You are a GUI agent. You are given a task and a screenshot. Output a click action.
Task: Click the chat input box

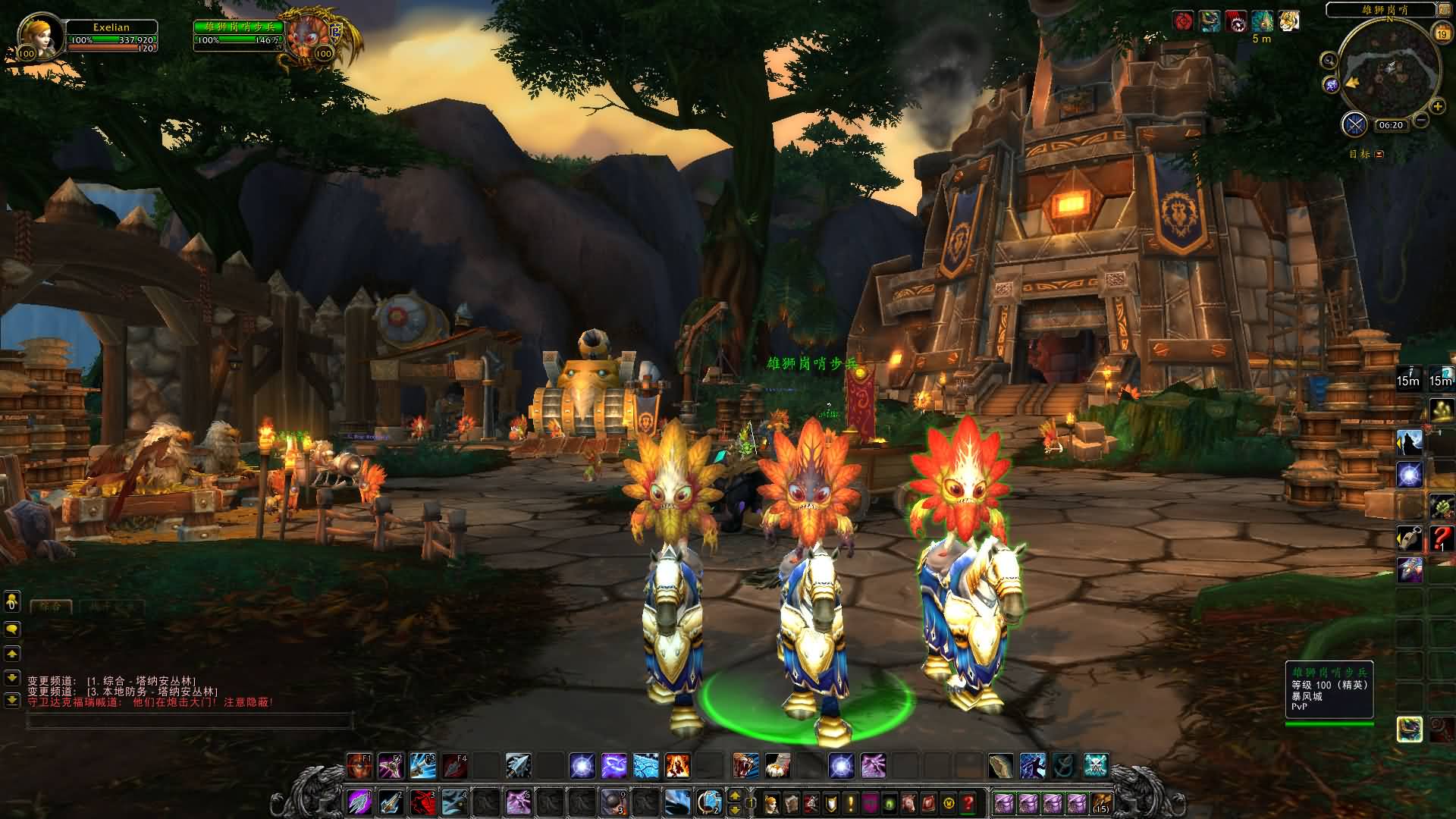[x=190, y=721]
